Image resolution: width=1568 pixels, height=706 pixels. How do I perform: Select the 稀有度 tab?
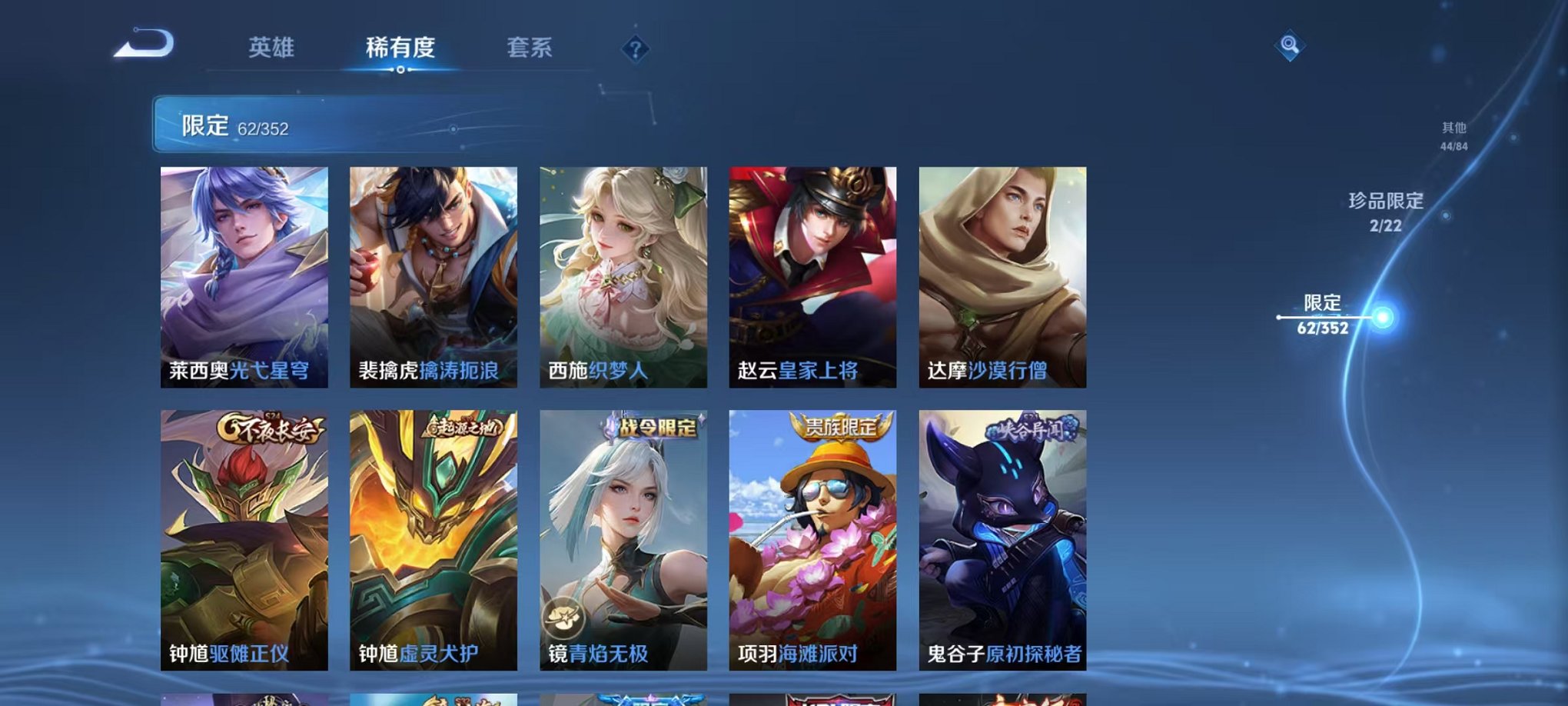[x=400, y=48]
